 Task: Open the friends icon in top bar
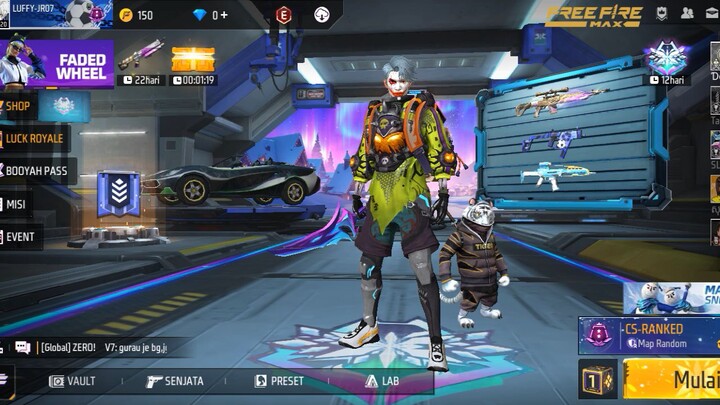(688, 14)
